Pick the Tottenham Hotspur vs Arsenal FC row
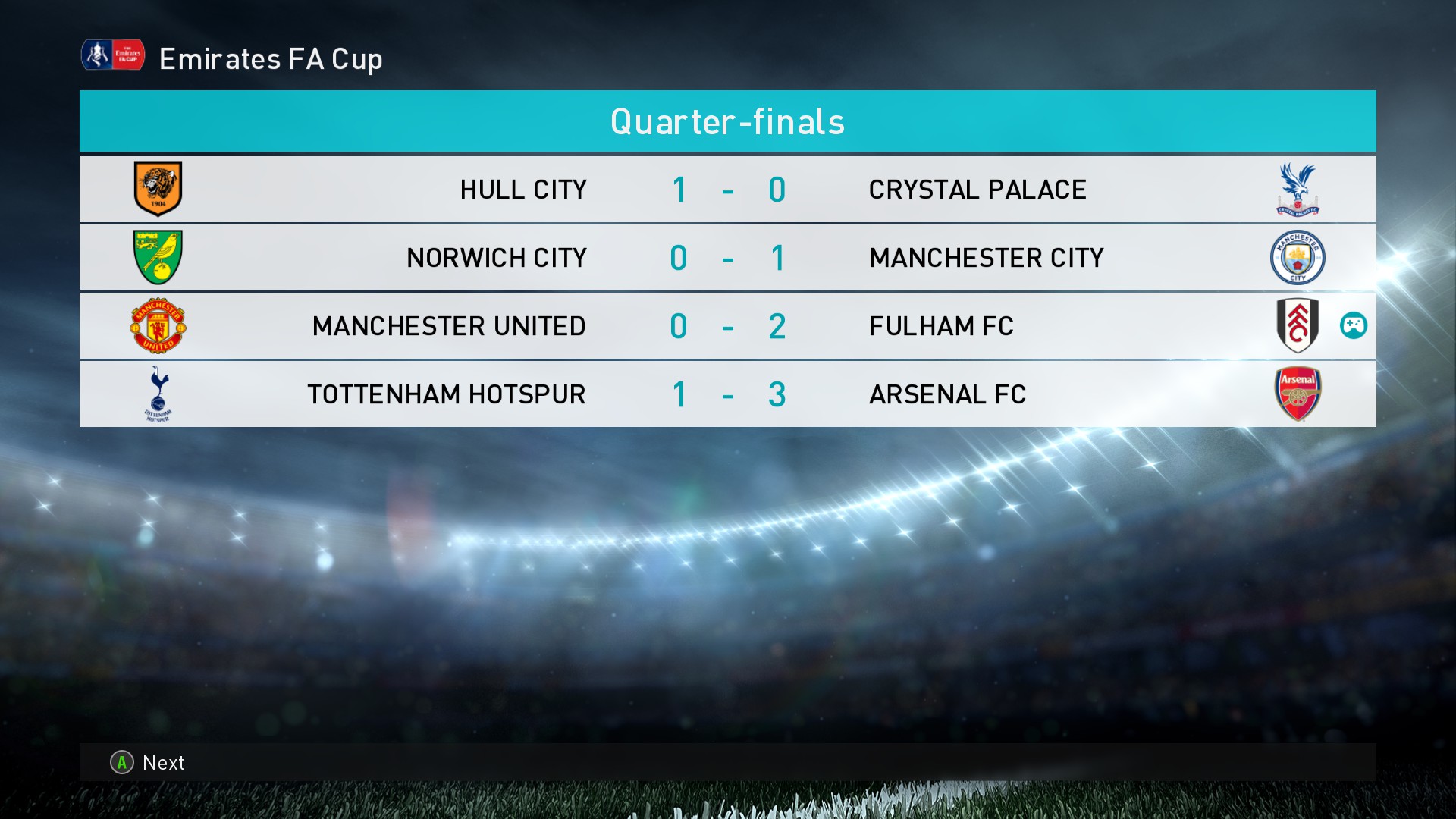 (x=727, y=394)
